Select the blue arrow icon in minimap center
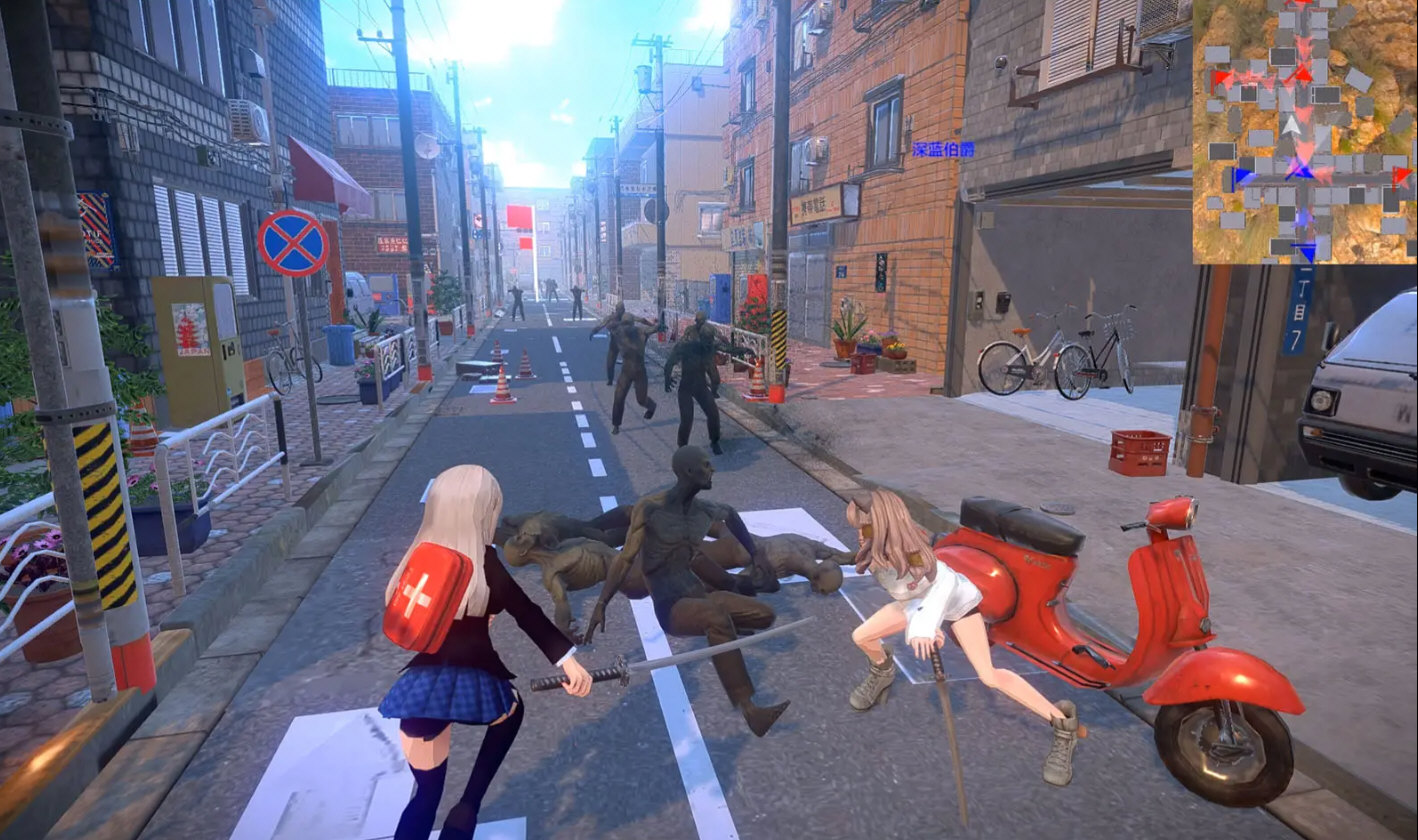Viewport: 1418px width, 840px height. pos(1301,172)
